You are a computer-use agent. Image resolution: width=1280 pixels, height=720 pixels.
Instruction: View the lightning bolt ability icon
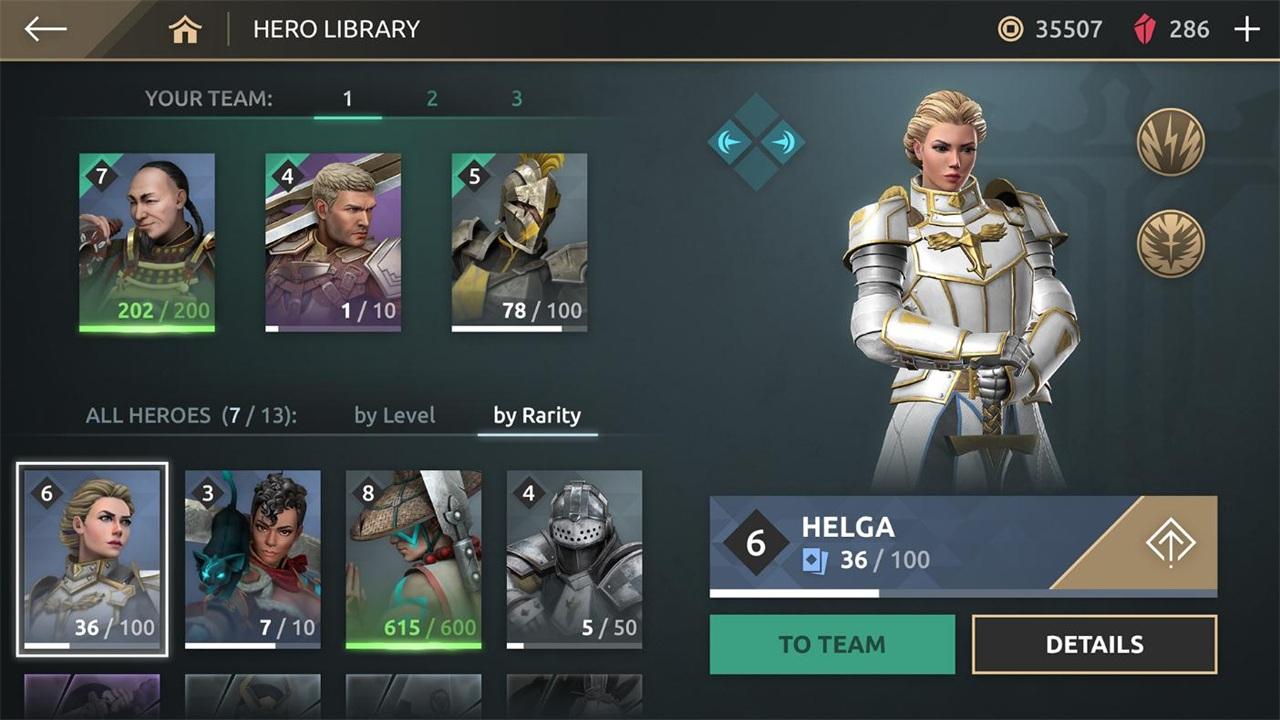click(1170, 142)
